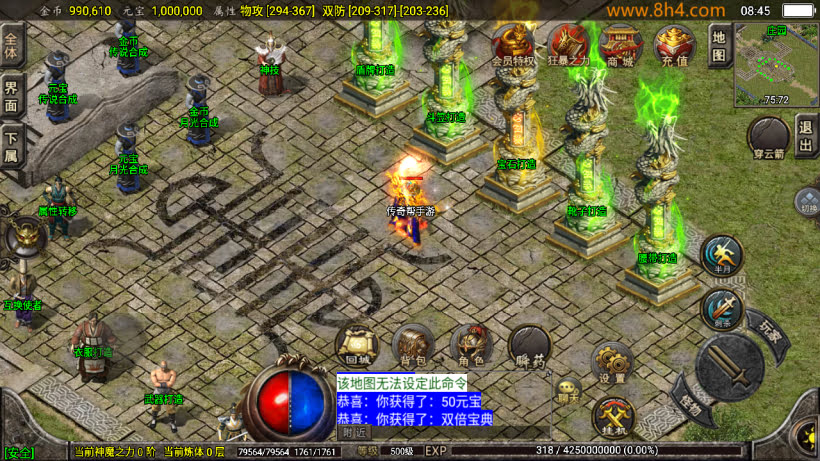Open the 充值 recharge menu
820x461 pixels.
[675, 44]
